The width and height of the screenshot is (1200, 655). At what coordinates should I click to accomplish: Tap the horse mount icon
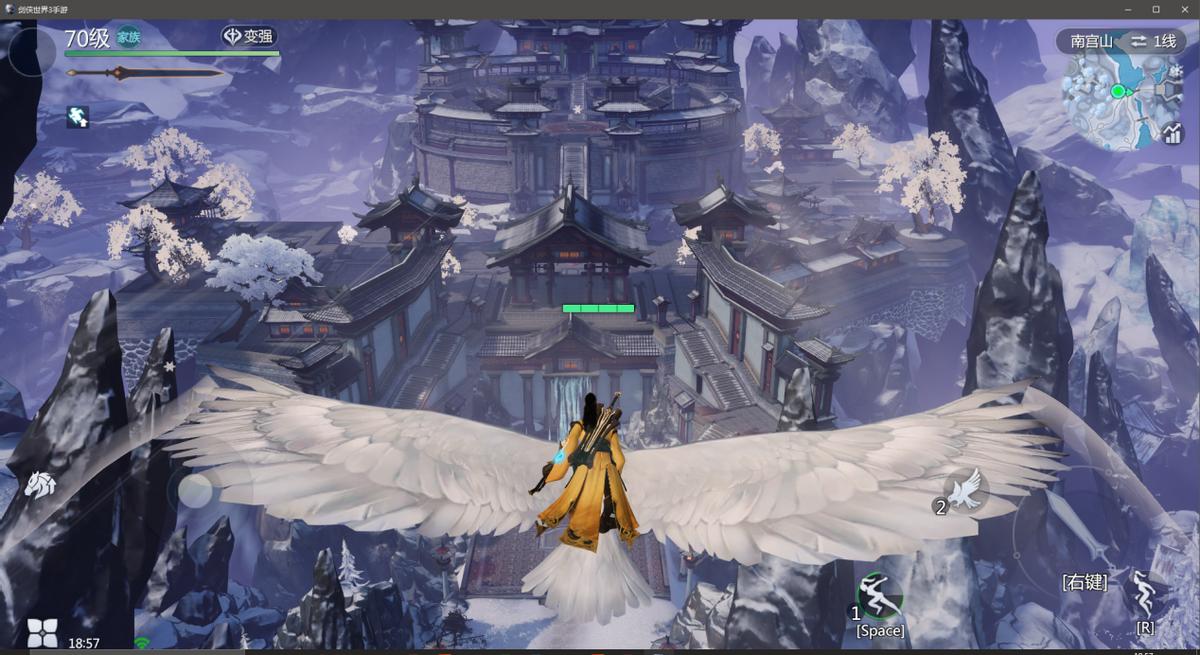[x=40, y=484]
